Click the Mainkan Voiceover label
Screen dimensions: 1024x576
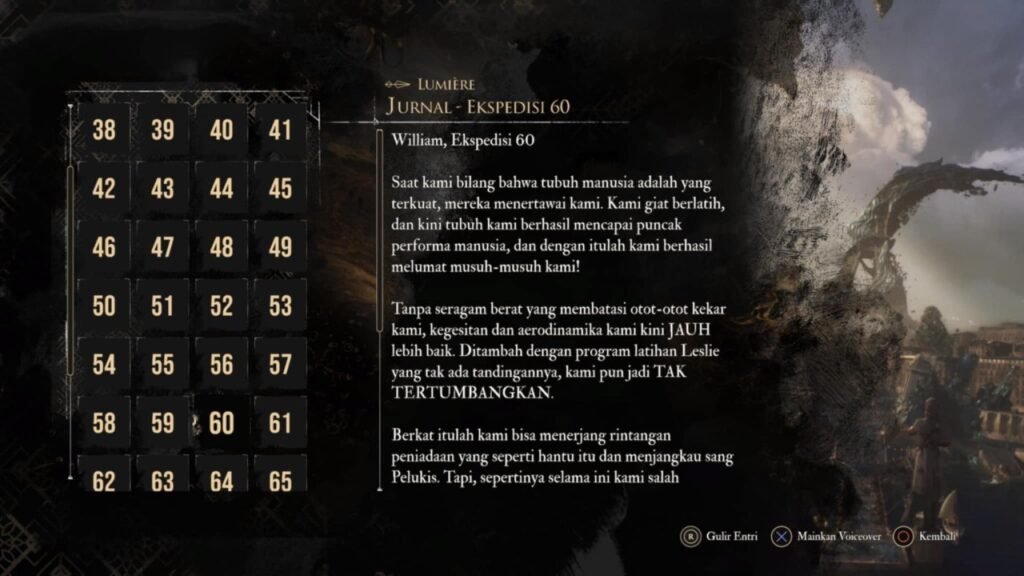[x=839, y=536]
